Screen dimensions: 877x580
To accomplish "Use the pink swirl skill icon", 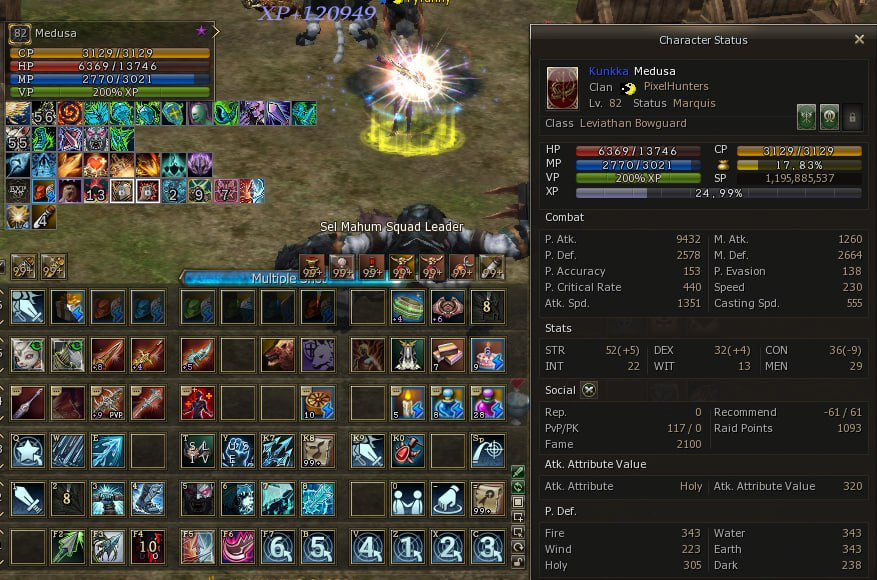I will pyautogui.click(x=238, y=547).
